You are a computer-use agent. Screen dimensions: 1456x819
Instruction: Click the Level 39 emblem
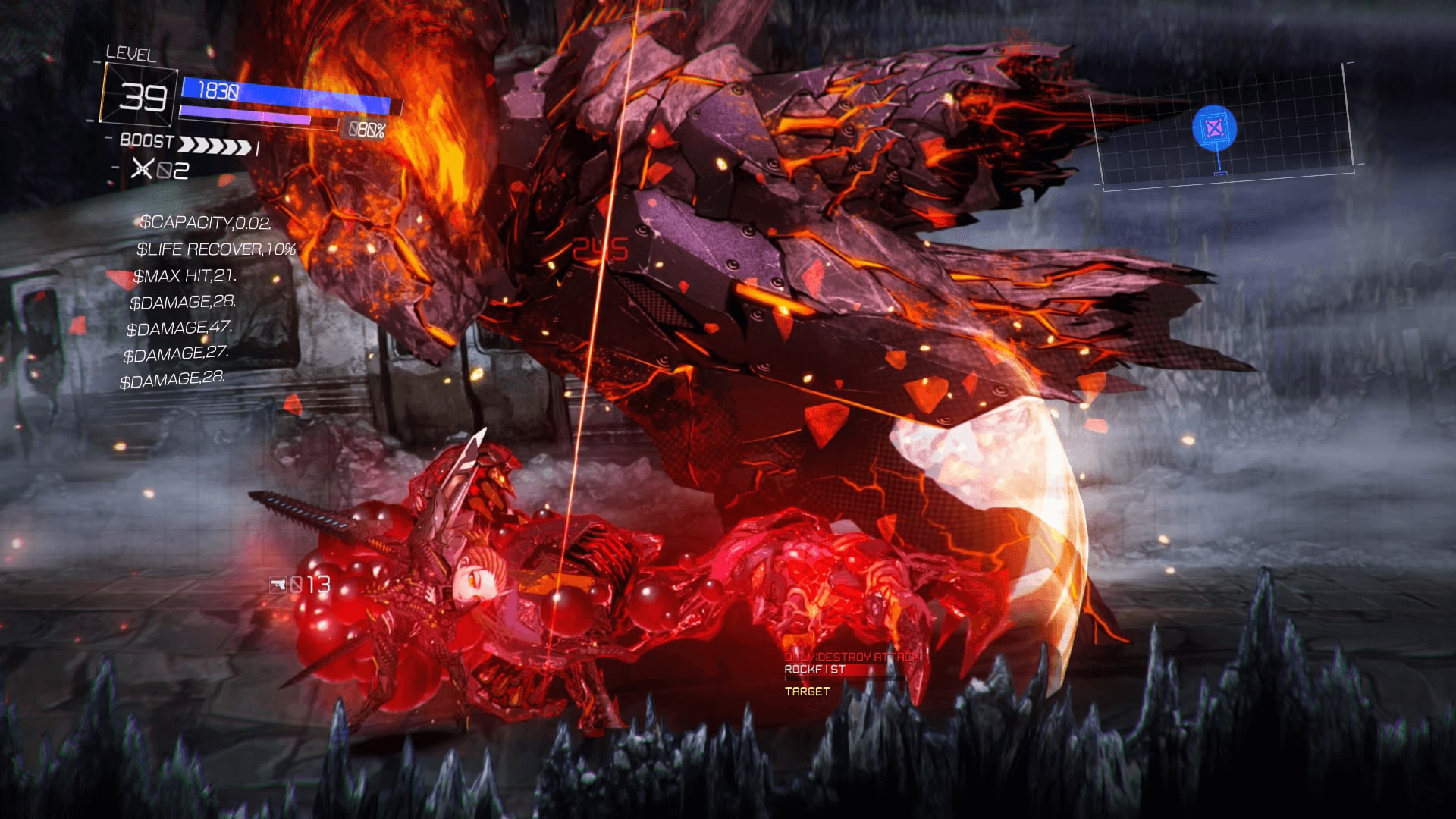tap(140, 97)
